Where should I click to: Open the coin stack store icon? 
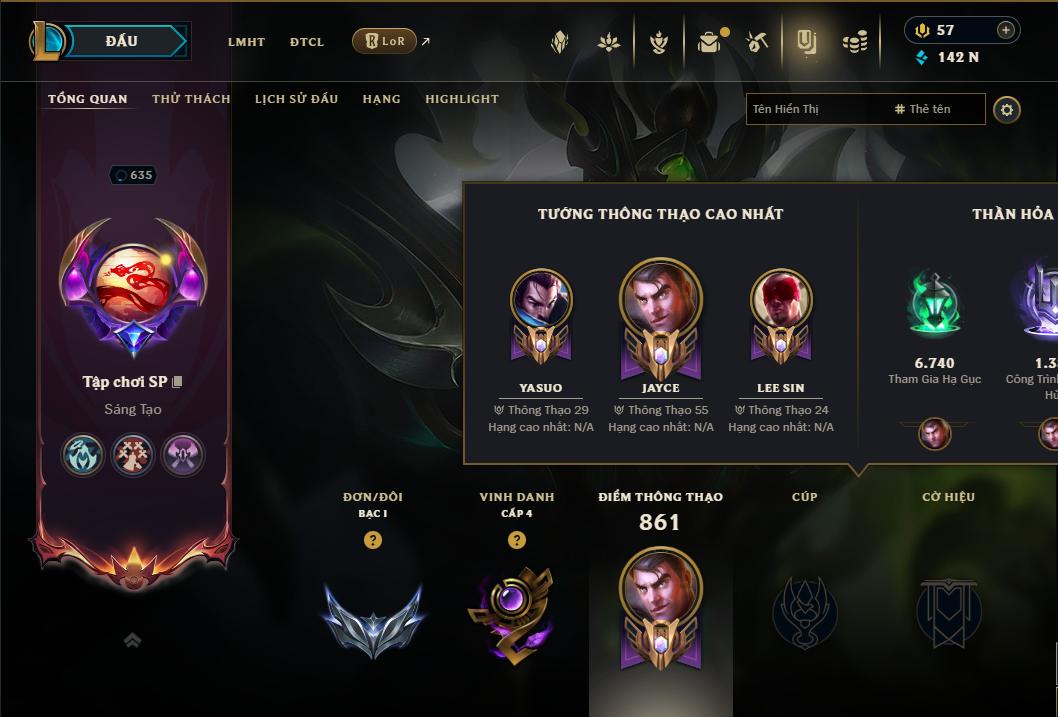[855, 42]
